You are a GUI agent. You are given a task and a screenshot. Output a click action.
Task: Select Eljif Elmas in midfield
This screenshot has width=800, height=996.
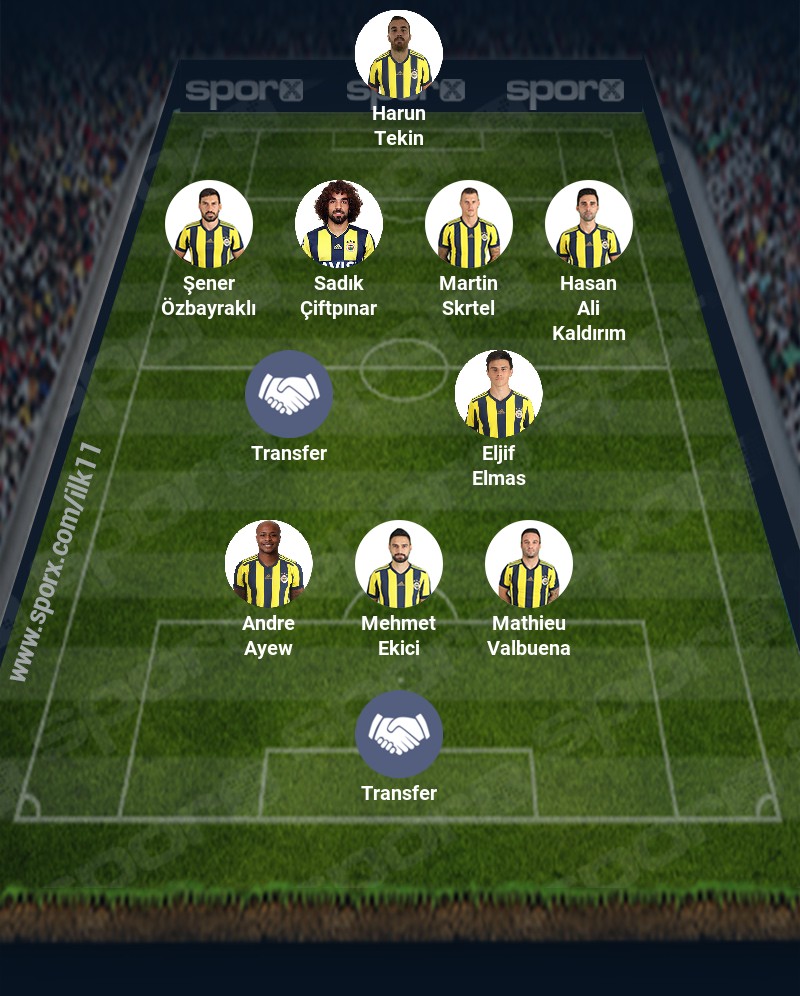(x=499, y=394)
